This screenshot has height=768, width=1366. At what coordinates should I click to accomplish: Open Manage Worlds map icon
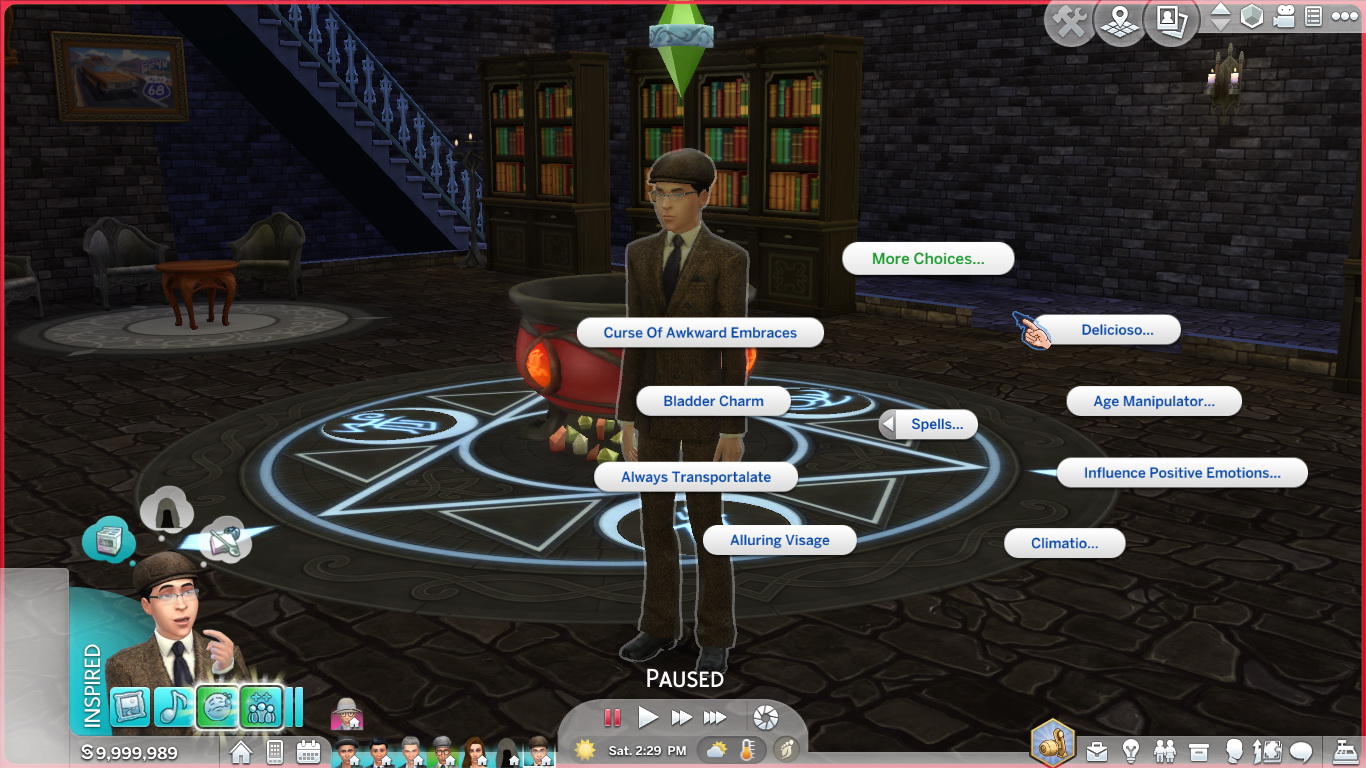point(1119,22)
